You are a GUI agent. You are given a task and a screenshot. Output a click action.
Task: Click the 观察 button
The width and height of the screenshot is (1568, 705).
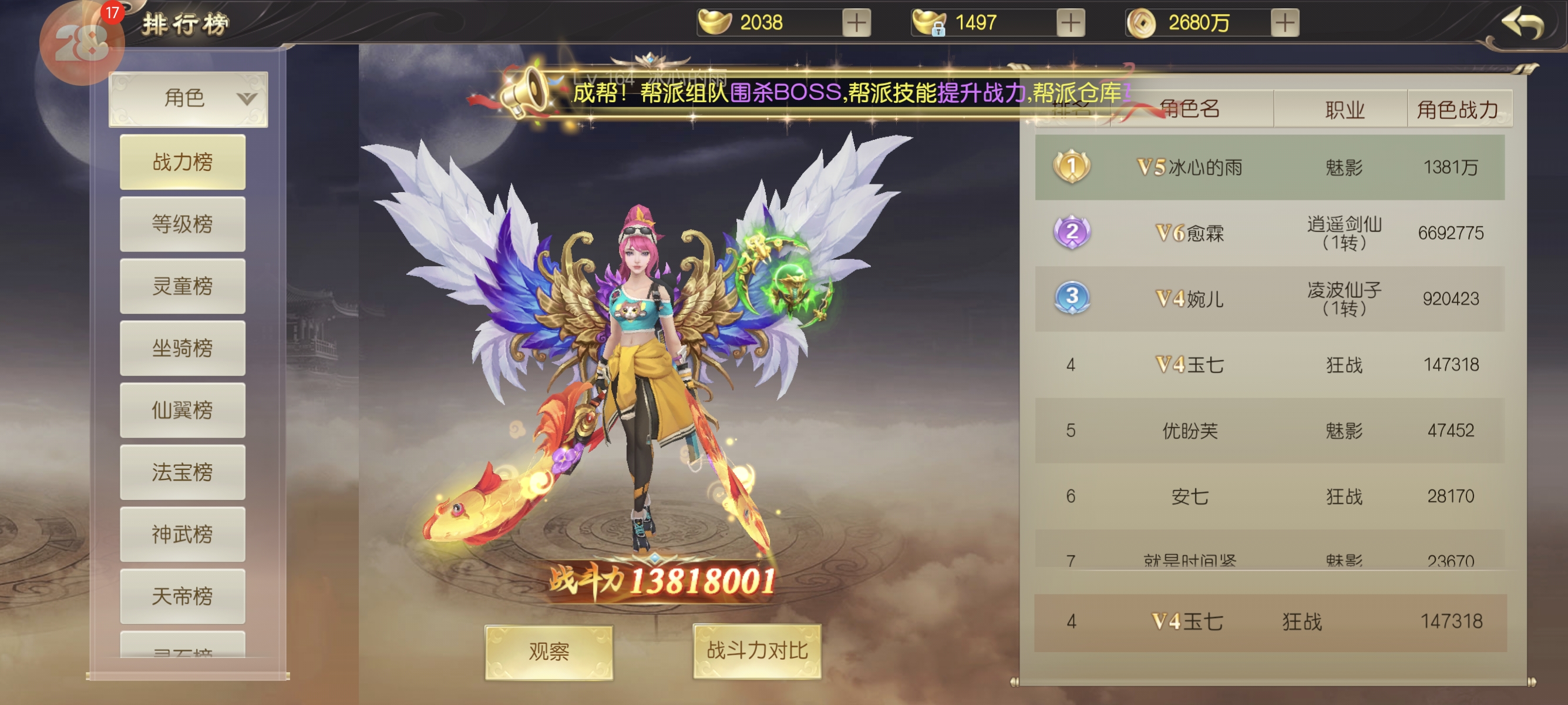click(x=549, y=652)
